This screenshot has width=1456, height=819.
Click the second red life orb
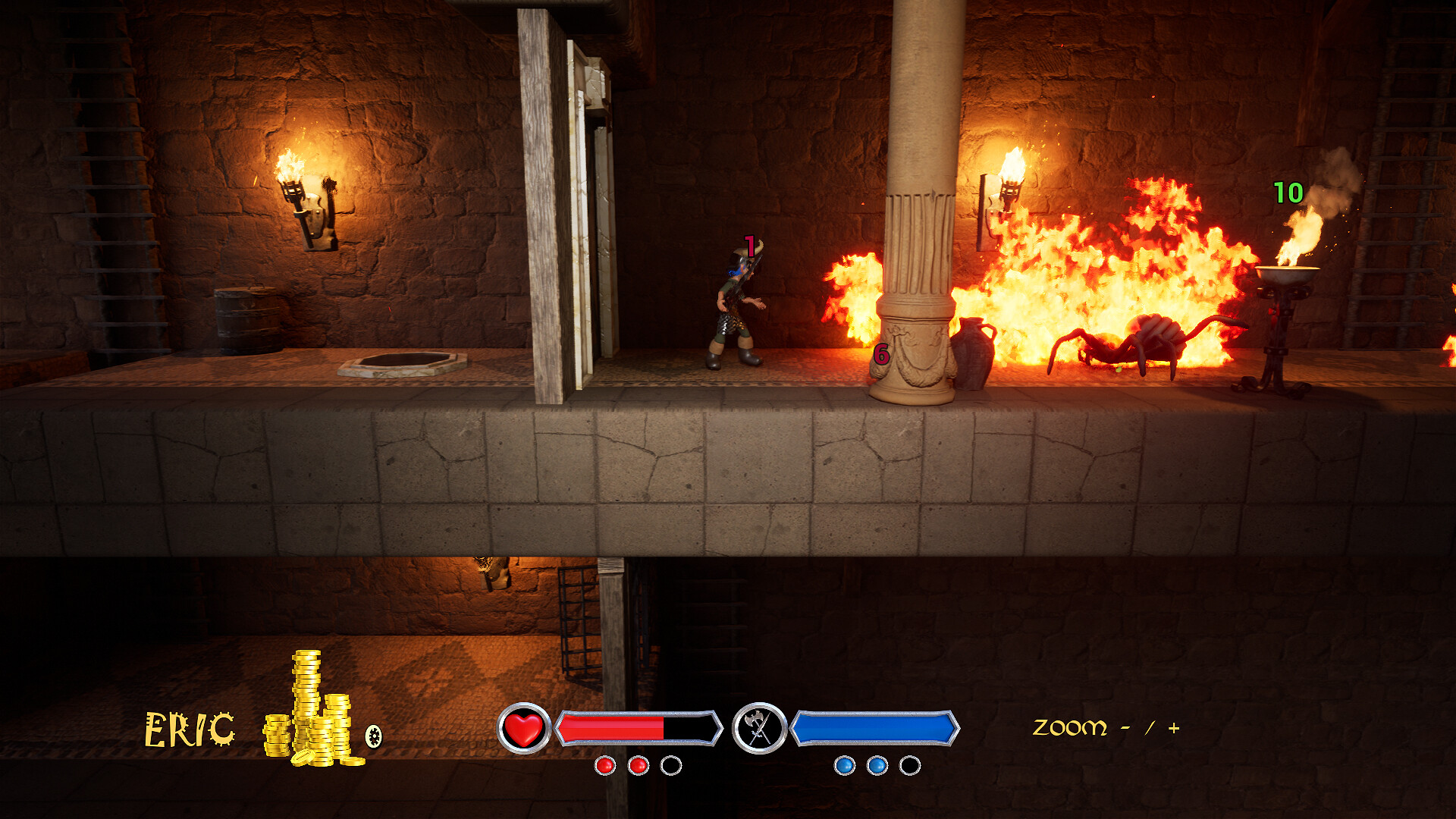point(637,767)
